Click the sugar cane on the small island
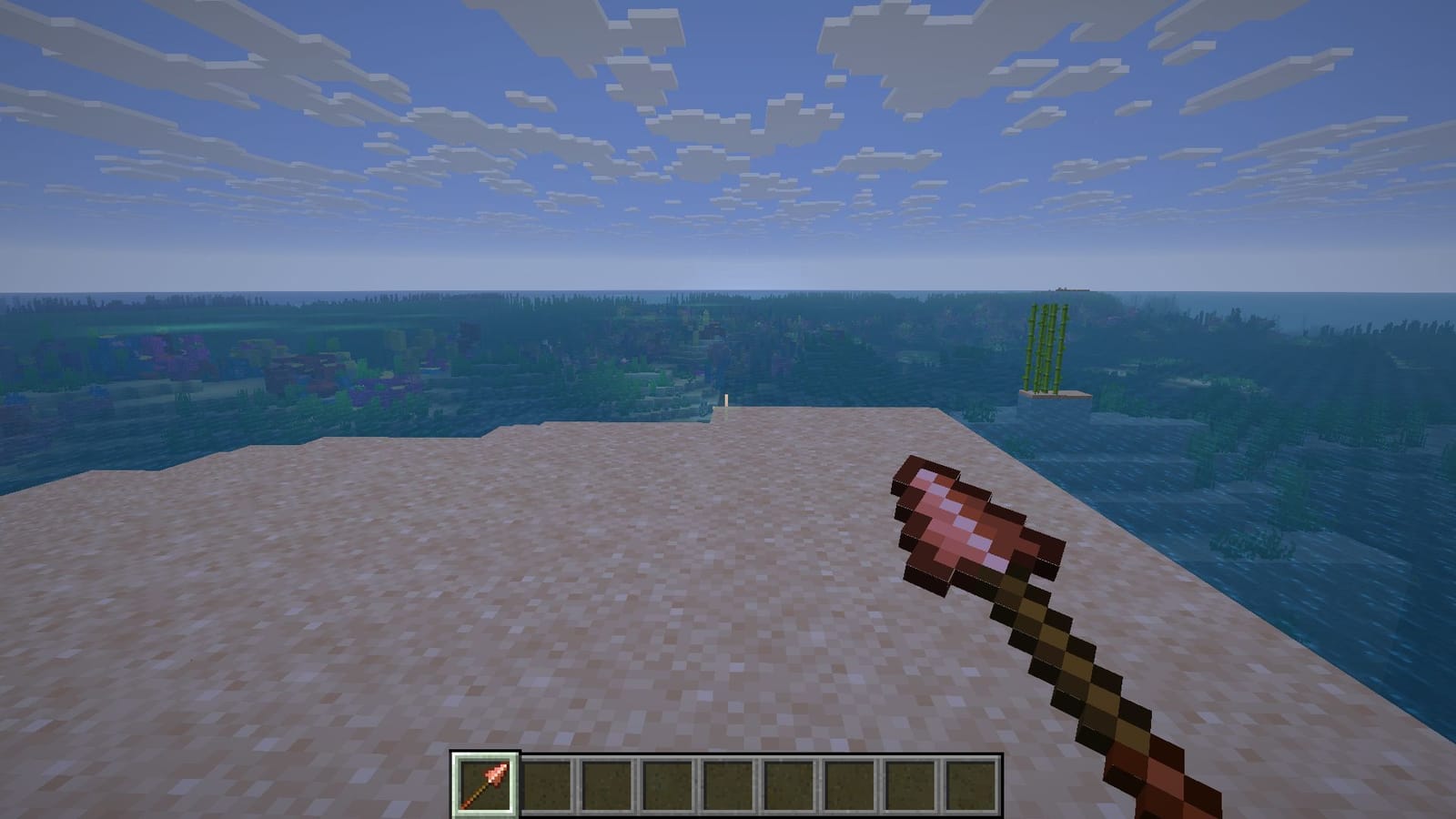1456x819 pixels. tap(1046, 346)
